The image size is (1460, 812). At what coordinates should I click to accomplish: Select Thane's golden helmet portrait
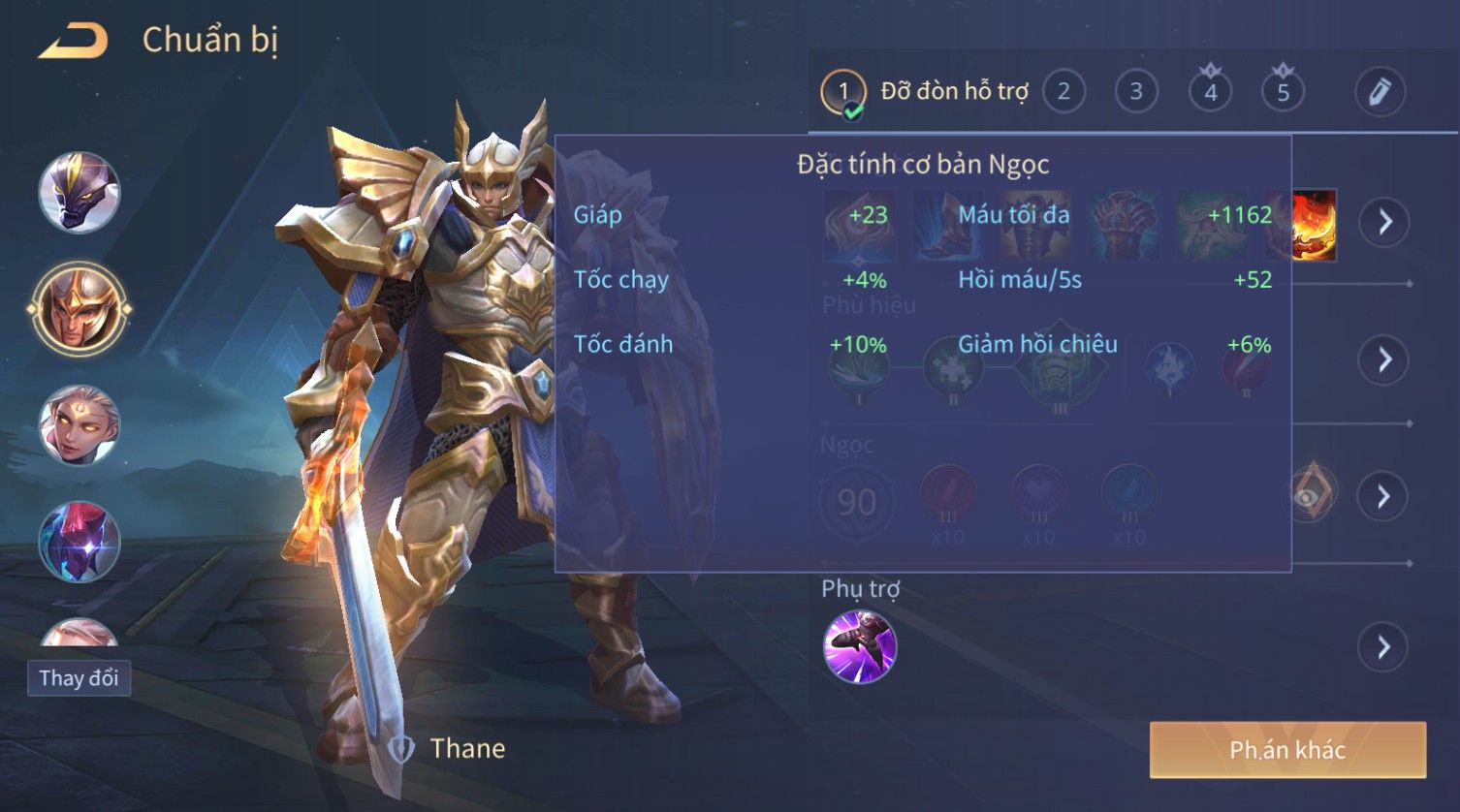pos(79,310)
